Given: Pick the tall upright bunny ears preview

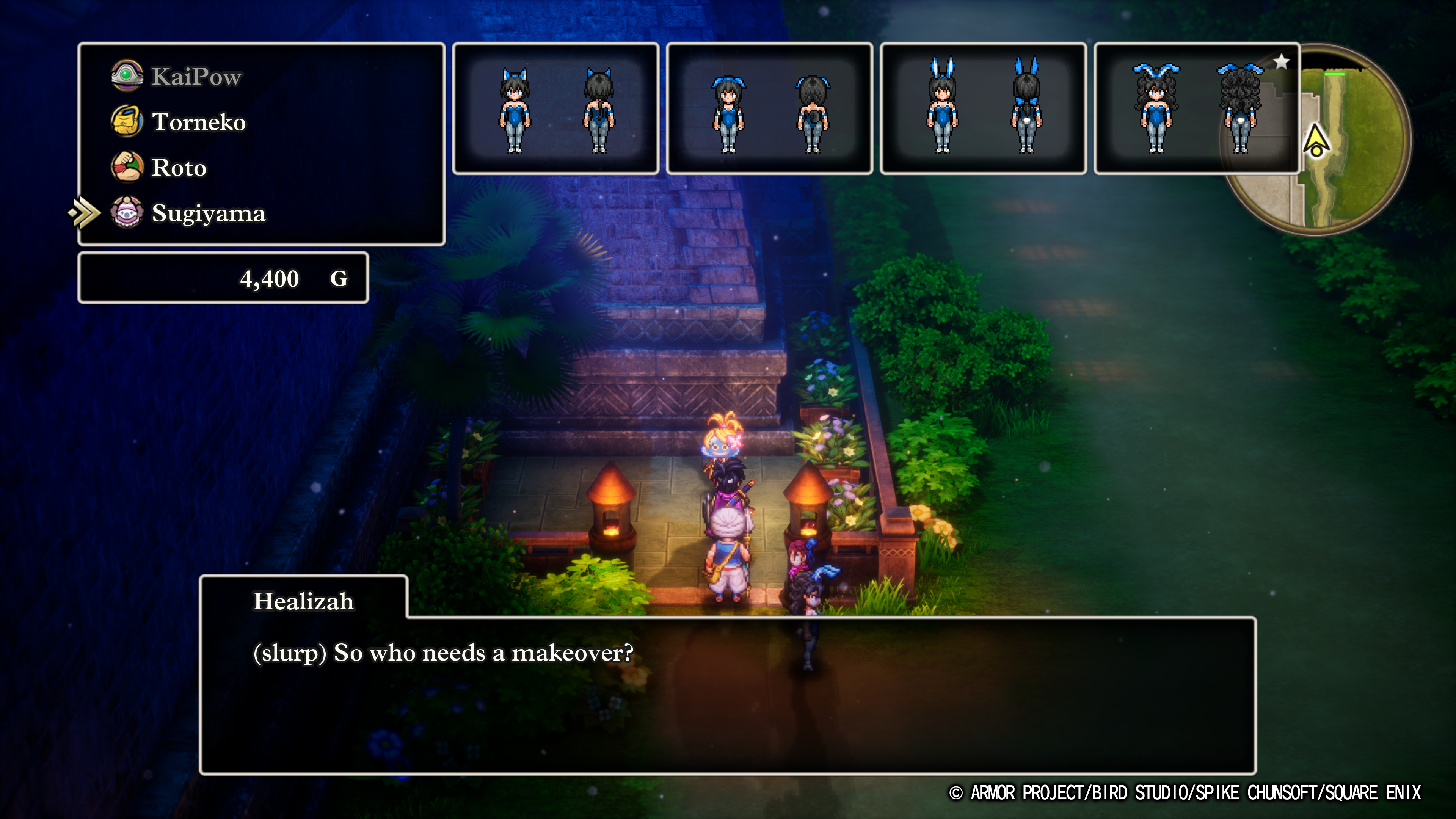Looking at the screenshot, I should point(983,108).
